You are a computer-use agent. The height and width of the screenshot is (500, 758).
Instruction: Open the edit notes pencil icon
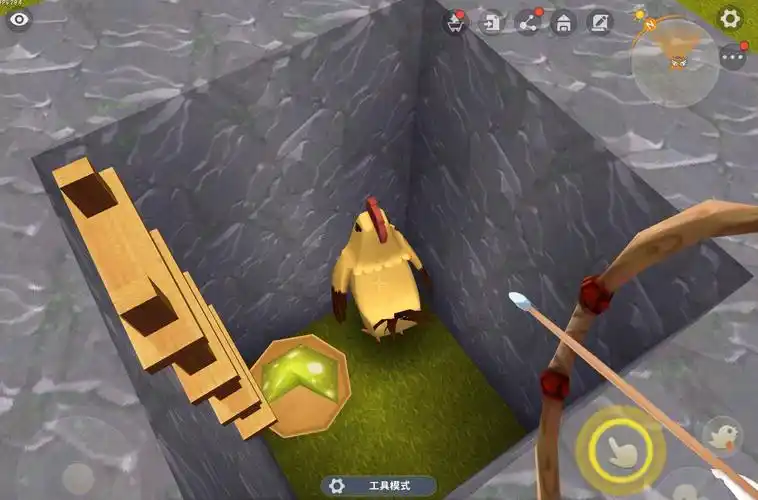[599, 22]
